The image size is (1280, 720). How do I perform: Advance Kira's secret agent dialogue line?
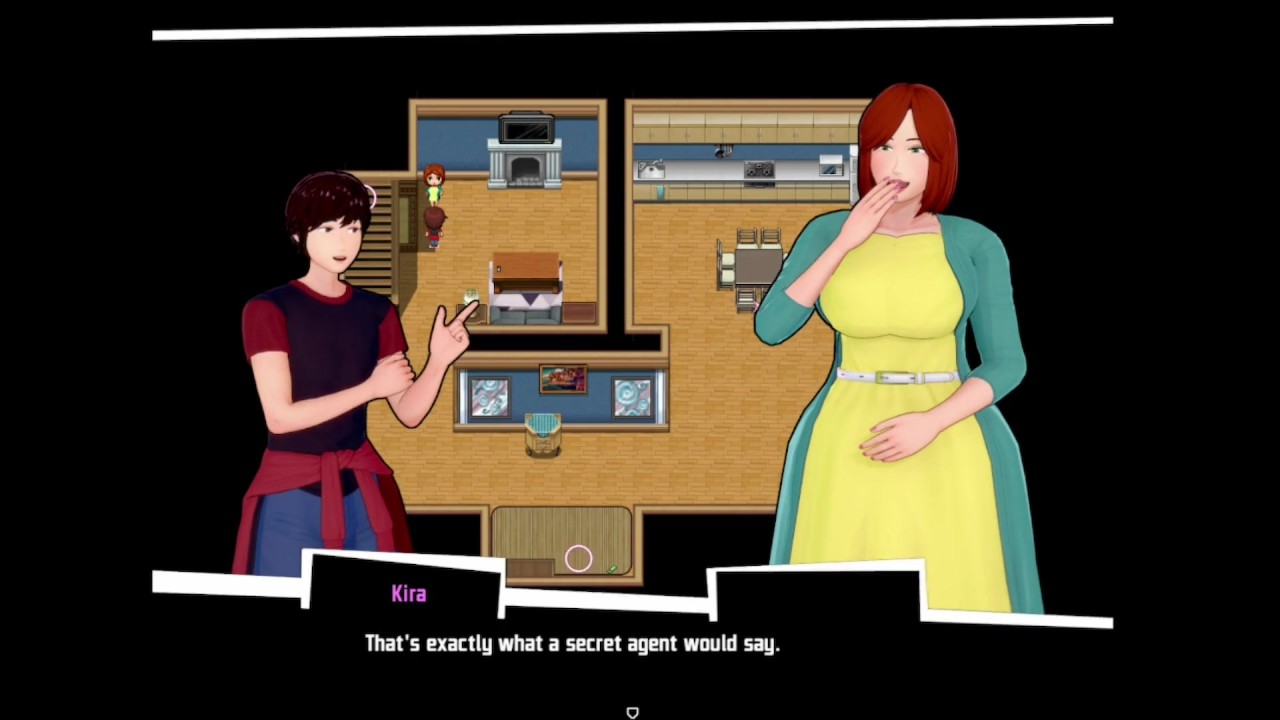pyautogui.click(x=571, y=644)
